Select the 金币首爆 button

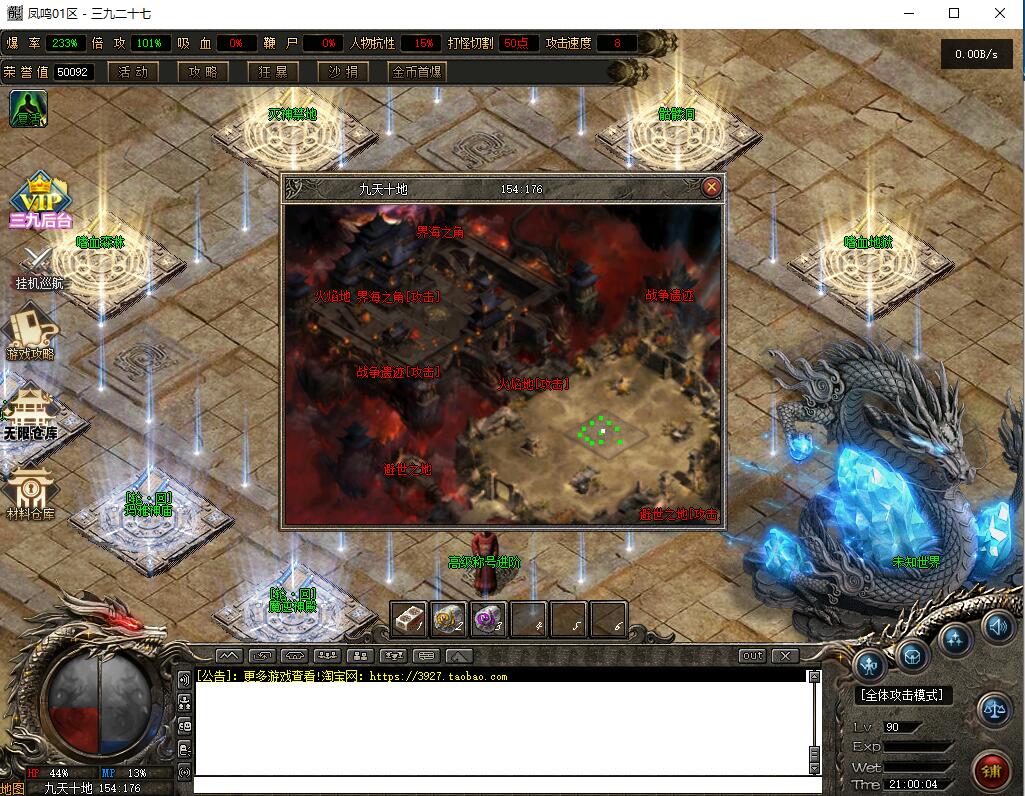[x=416, y=72]
